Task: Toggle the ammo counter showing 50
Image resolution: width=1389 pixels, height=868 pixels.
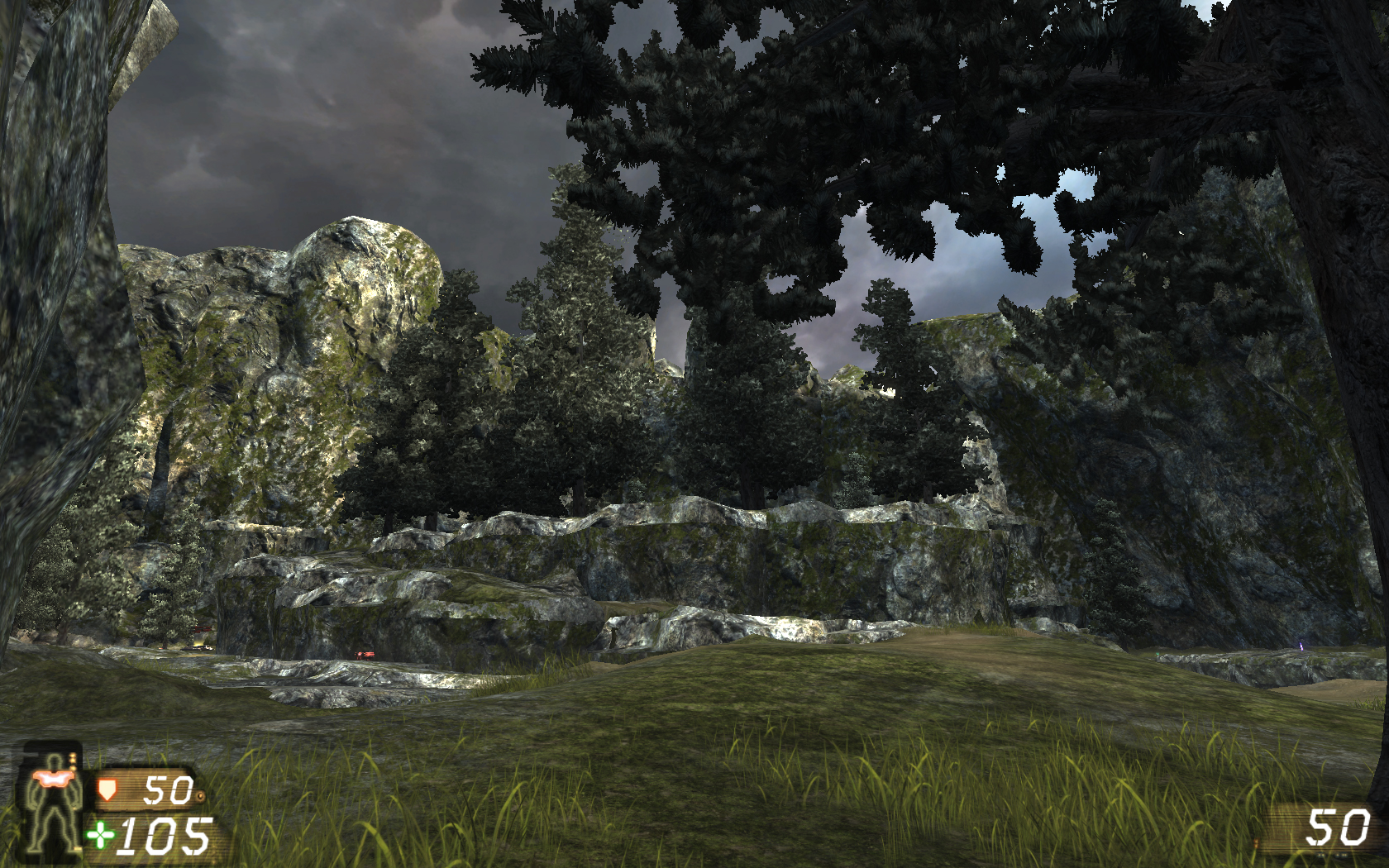Action: (x=1339, y=825)
